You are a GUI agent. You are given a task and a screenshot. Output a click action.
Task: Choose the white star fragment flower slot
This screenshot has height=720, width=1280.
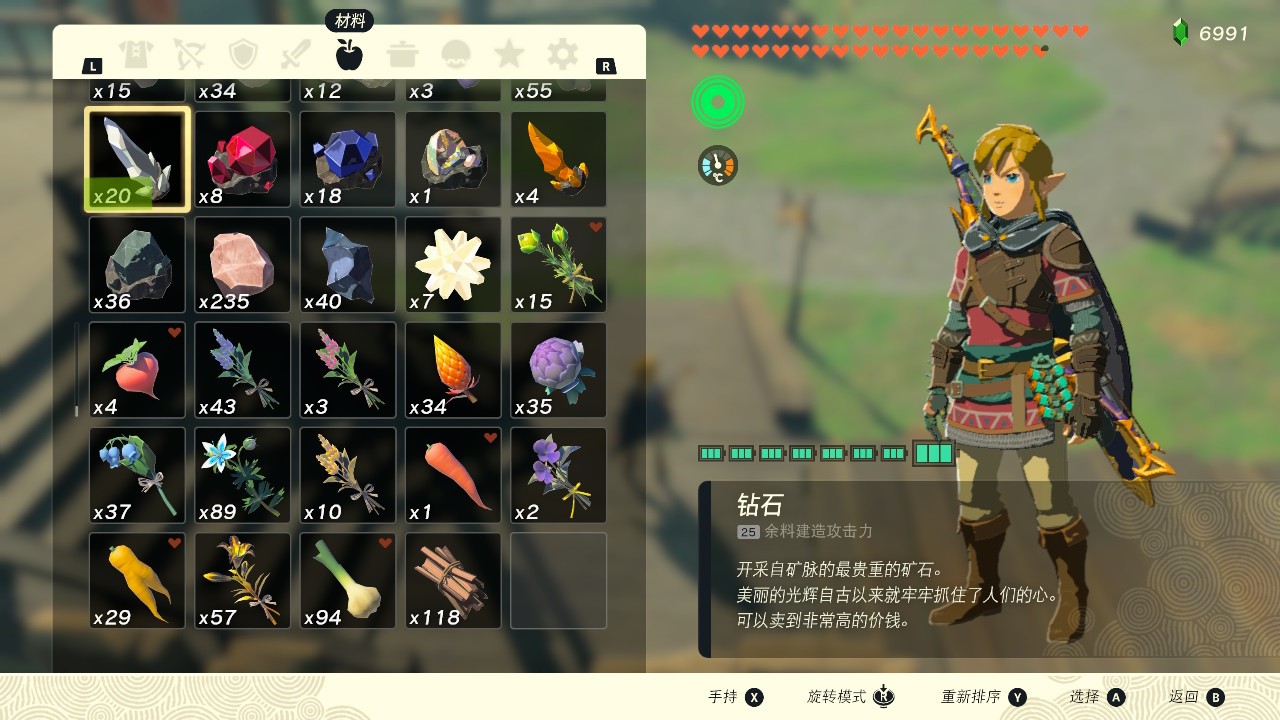click(453, 265)
